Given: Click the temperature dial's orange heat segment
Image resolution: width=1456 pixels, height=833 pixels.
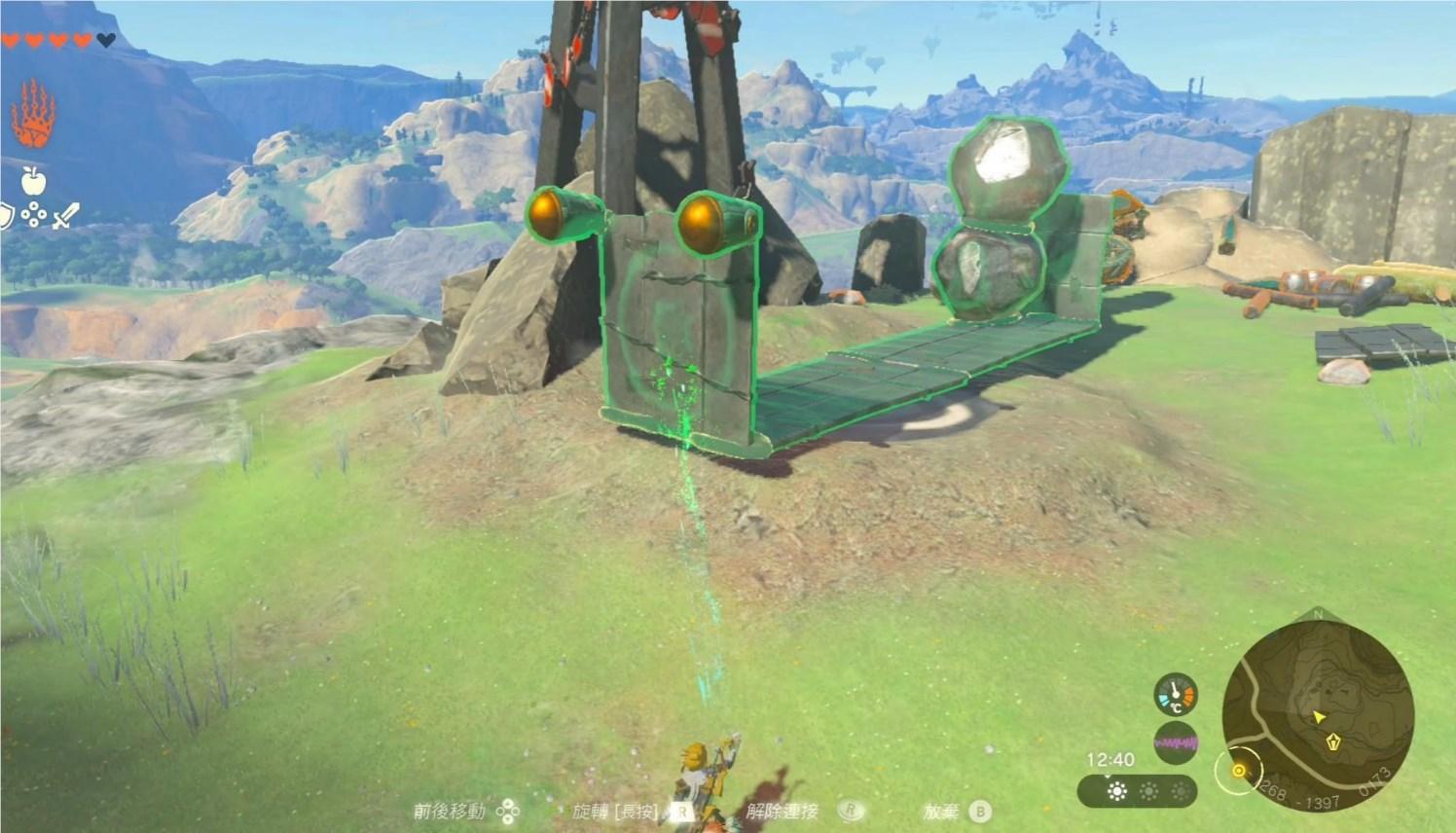Looking at the screenshot, I should [1188, 694].
